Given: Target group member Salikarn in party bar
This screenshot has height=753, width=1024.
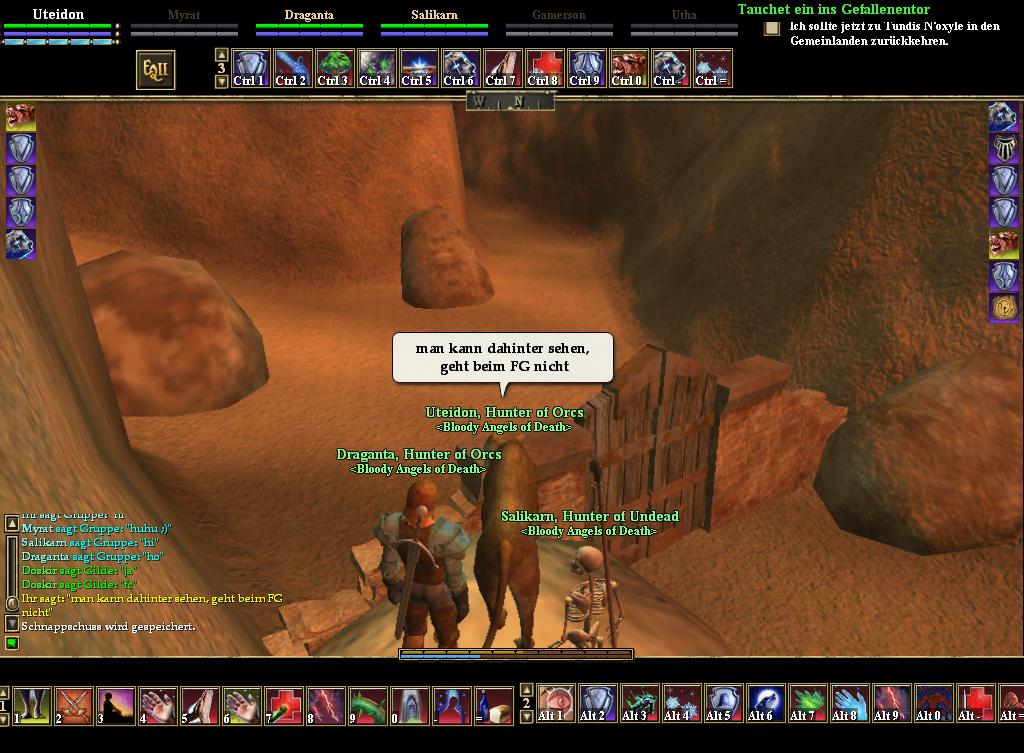Looking at the screenshot, I should [434, 15].
